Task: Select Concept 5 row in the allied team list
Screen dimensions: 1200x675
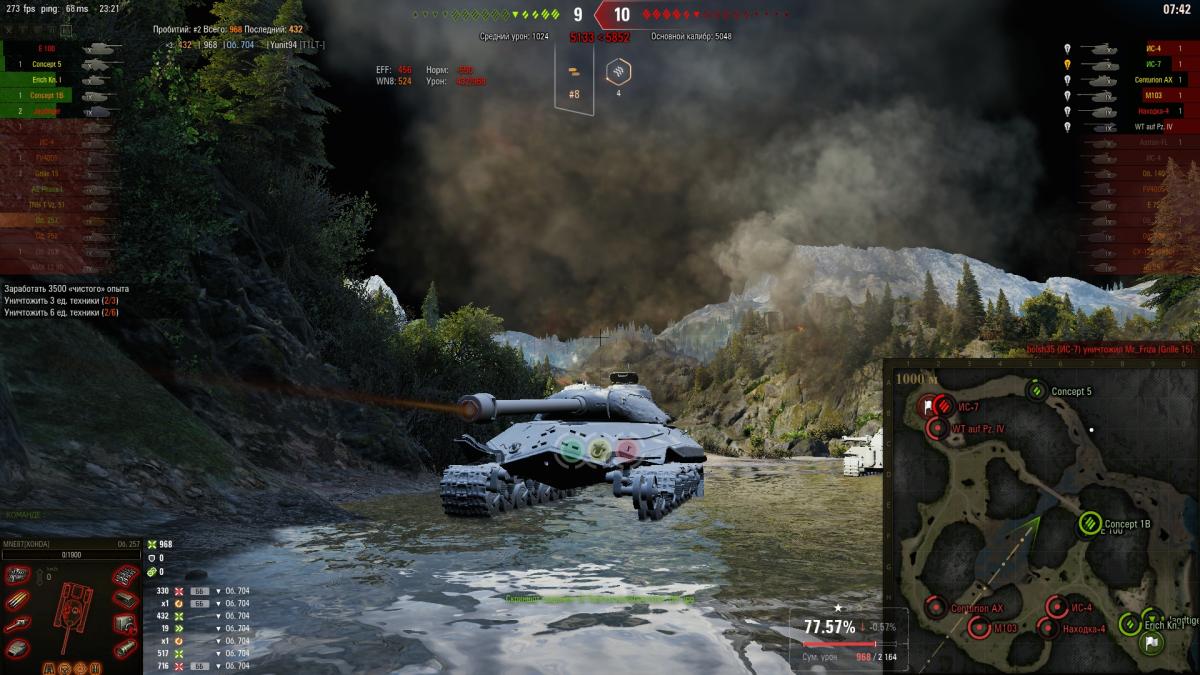Action: point(47,64)
